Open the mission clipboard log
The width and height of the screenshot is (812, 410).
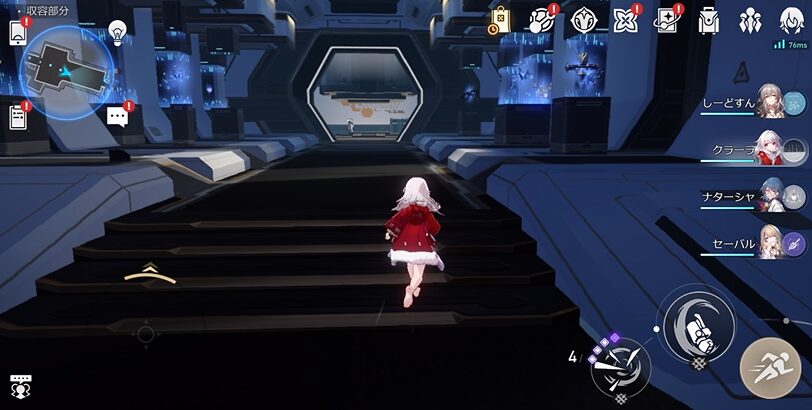coord(17,117)
